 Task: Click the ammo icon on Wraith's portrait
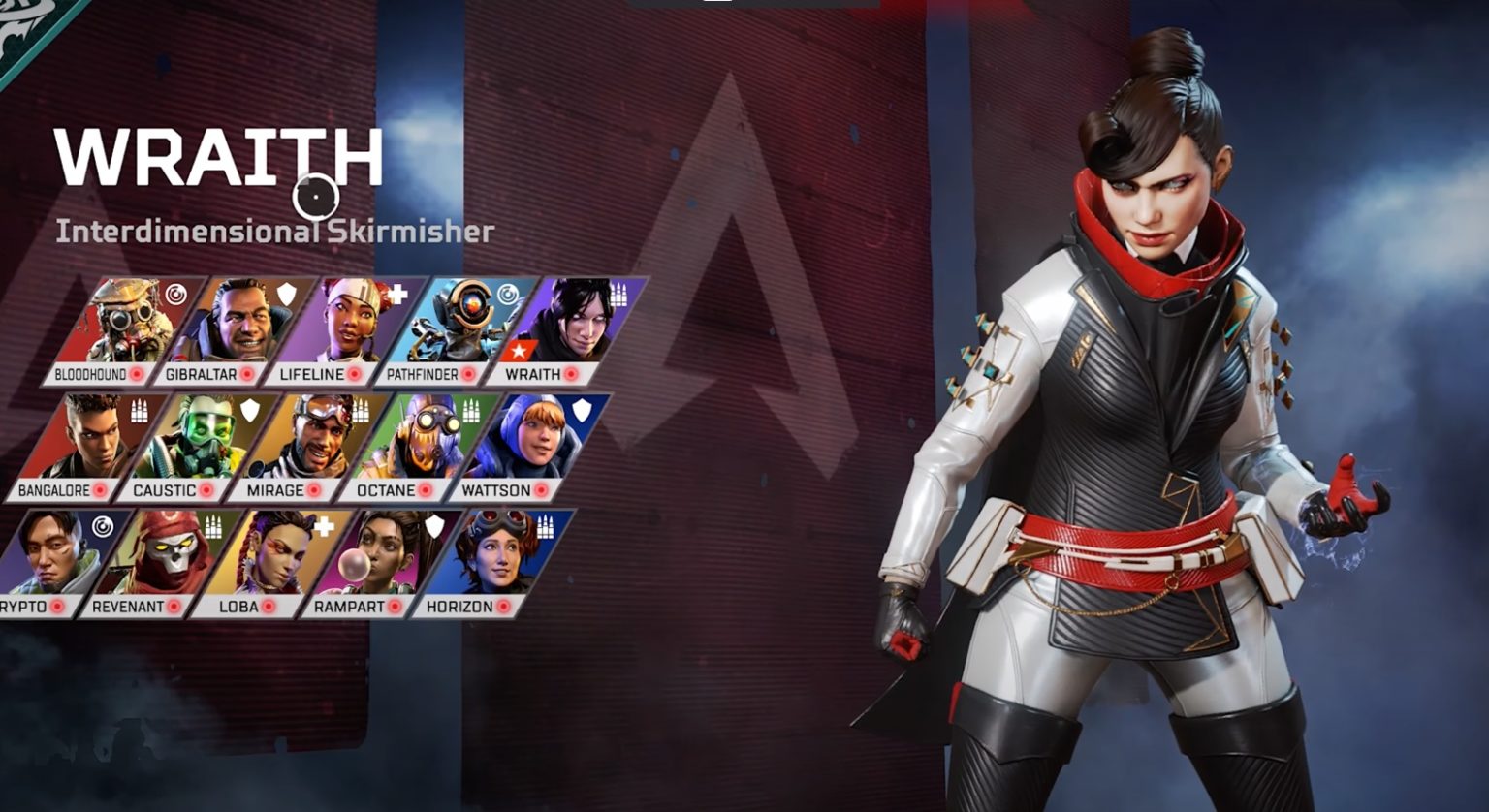tap(618, 296)
